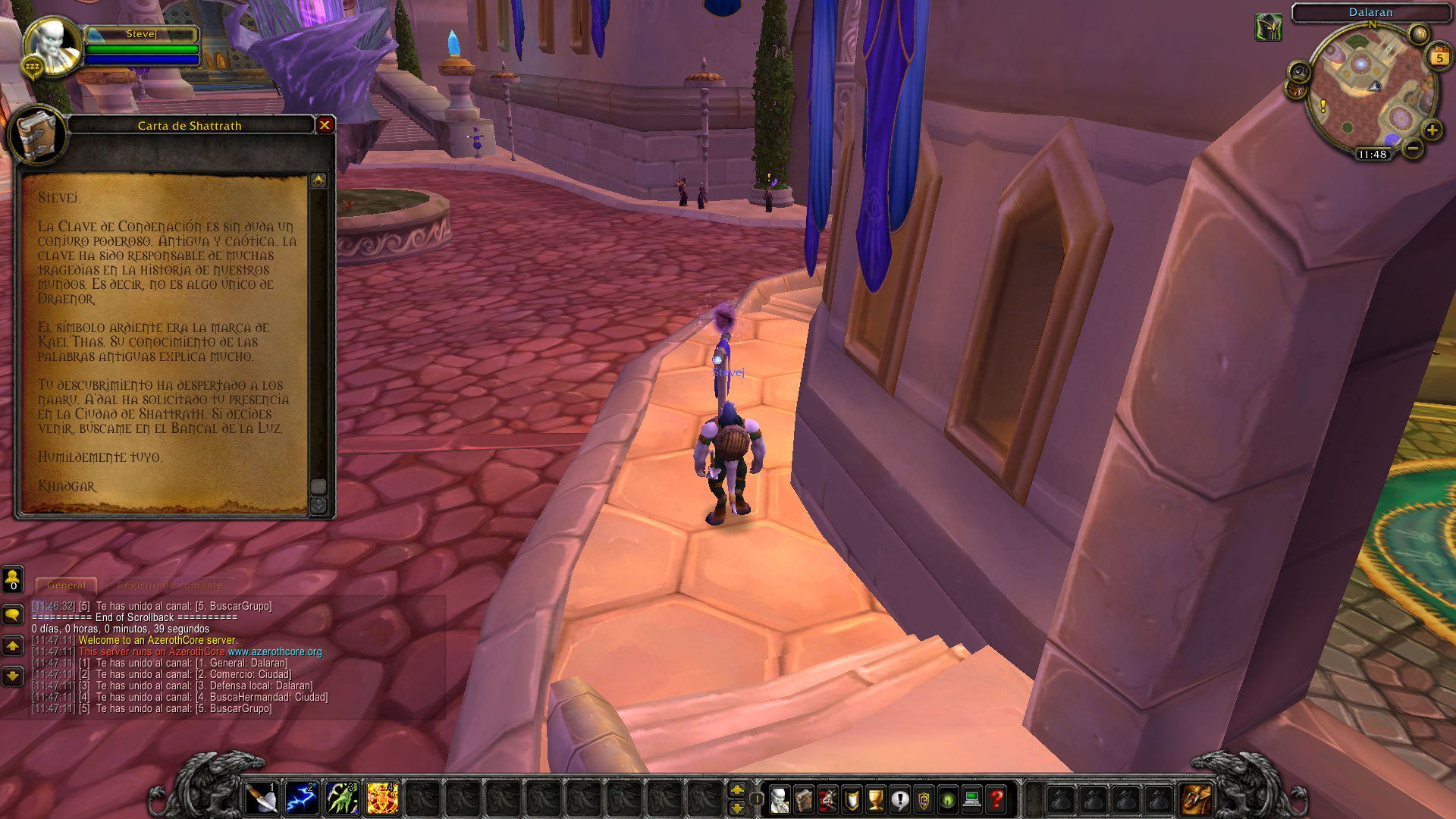This screenshot has height=819, width=1456.
Task: Zoom in the minimap with the plus button
Action: (1431, 130)
